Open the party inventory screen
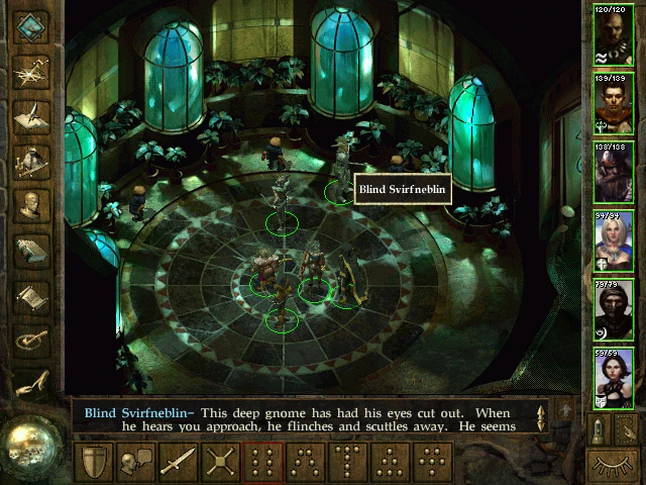This screenshot has height=485, width=646. (32, 160)
